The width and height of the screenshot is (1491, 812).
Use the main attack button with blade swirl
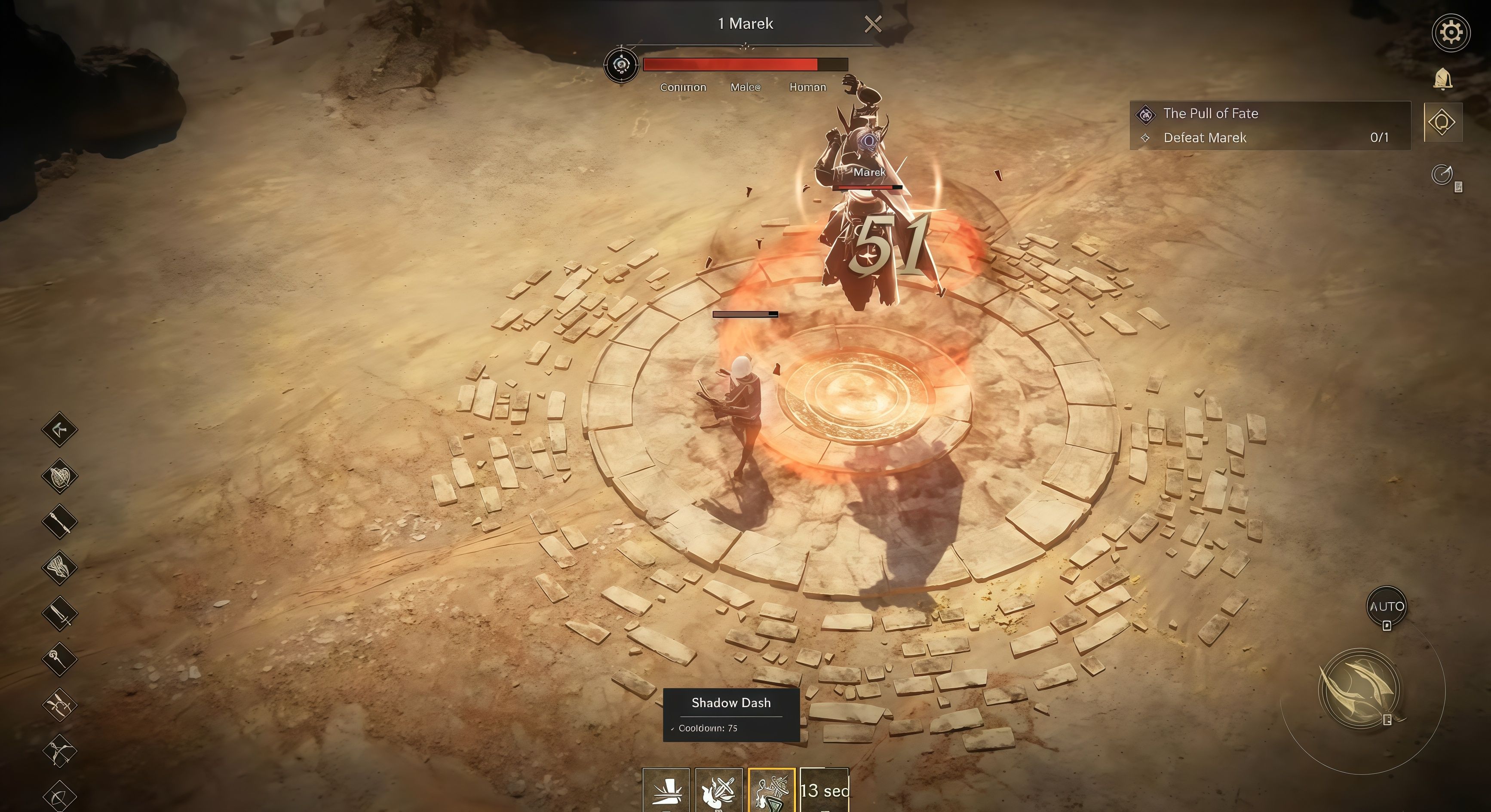[1359, 689]
